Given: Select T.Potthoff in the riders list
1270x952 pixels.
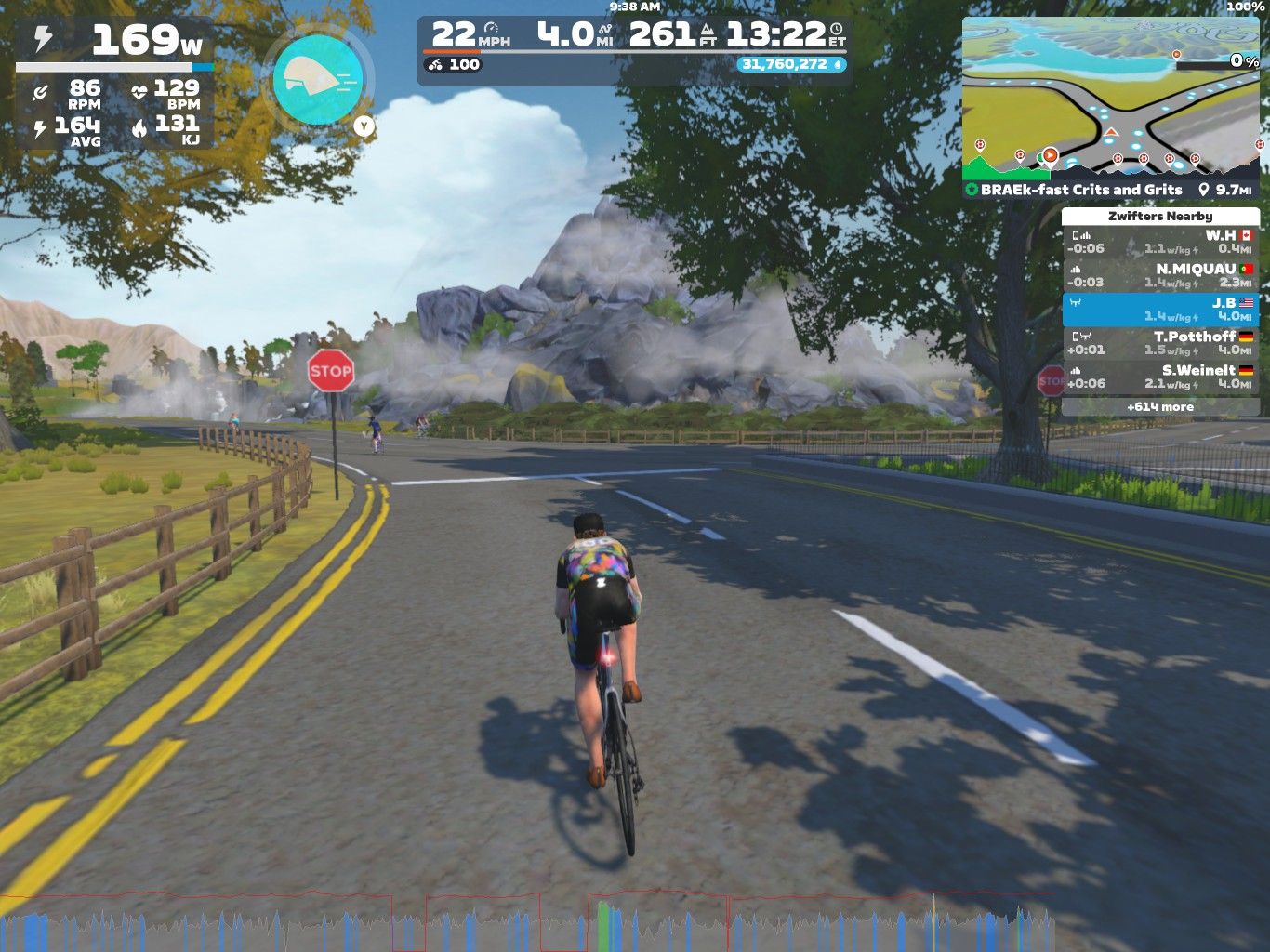Looking at the screenshot, I should click(x=1160, y=343).
